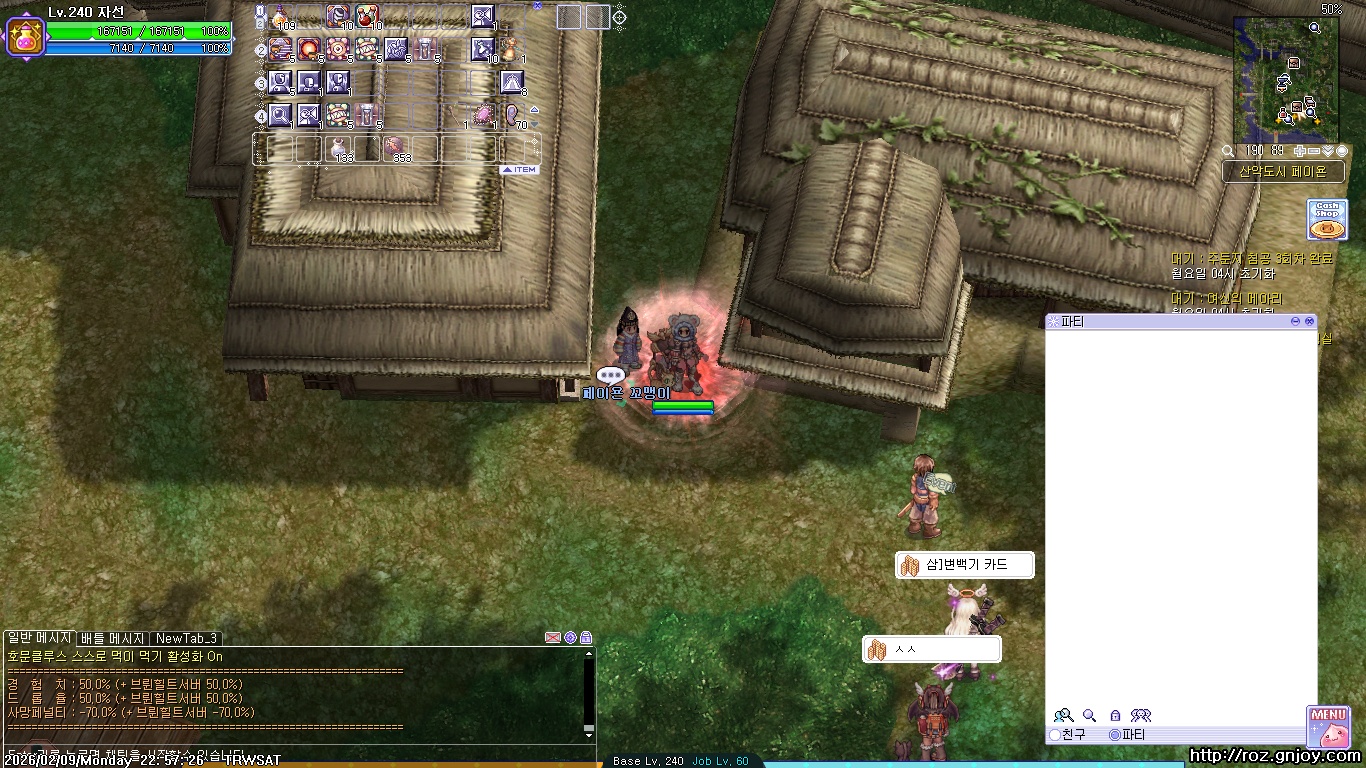Open the Cash Shop
1366x768 pixels.
(x=1327, y=219)
